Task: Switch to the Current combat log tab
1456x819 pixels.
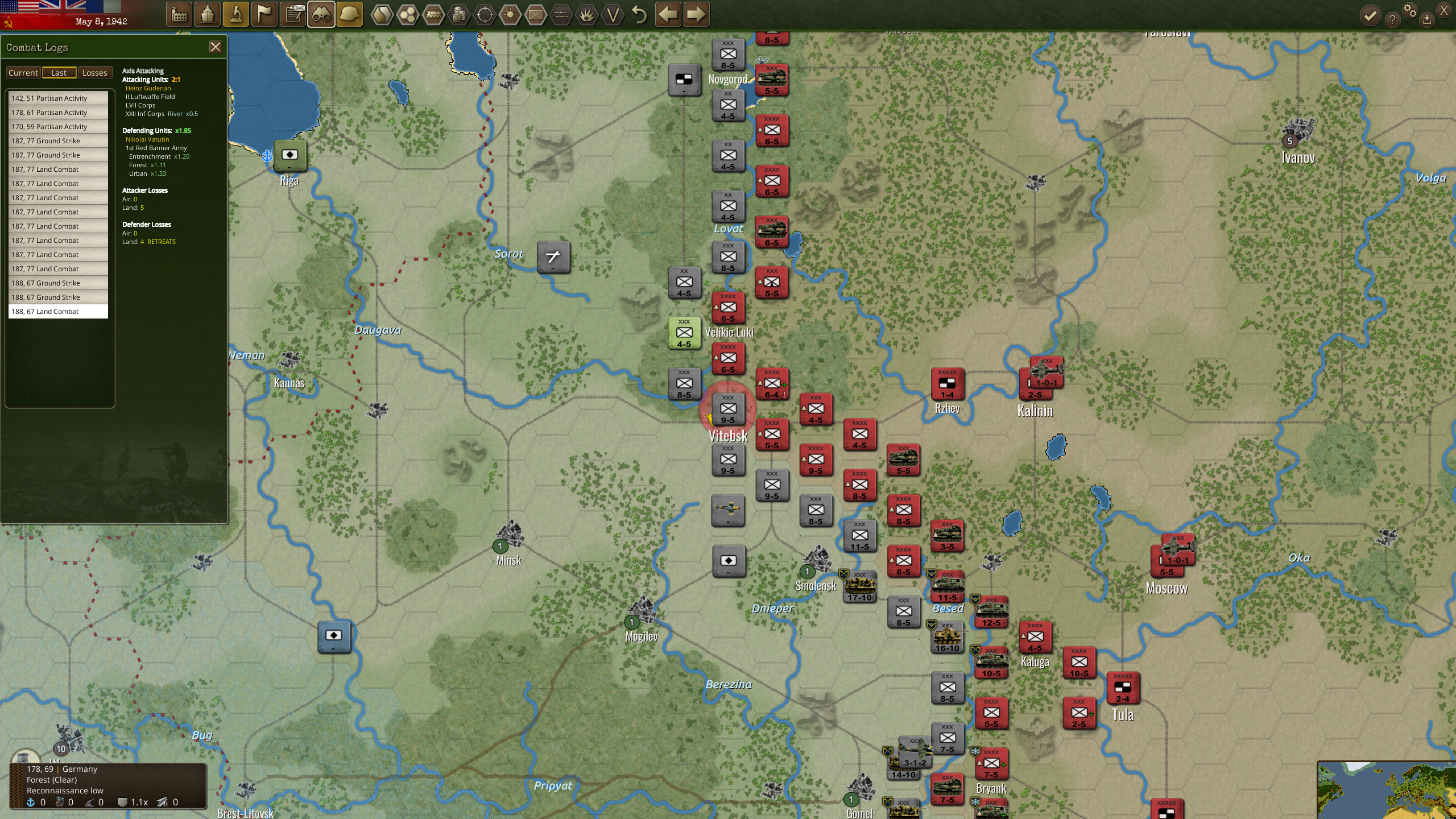Action: click(23, 72)
